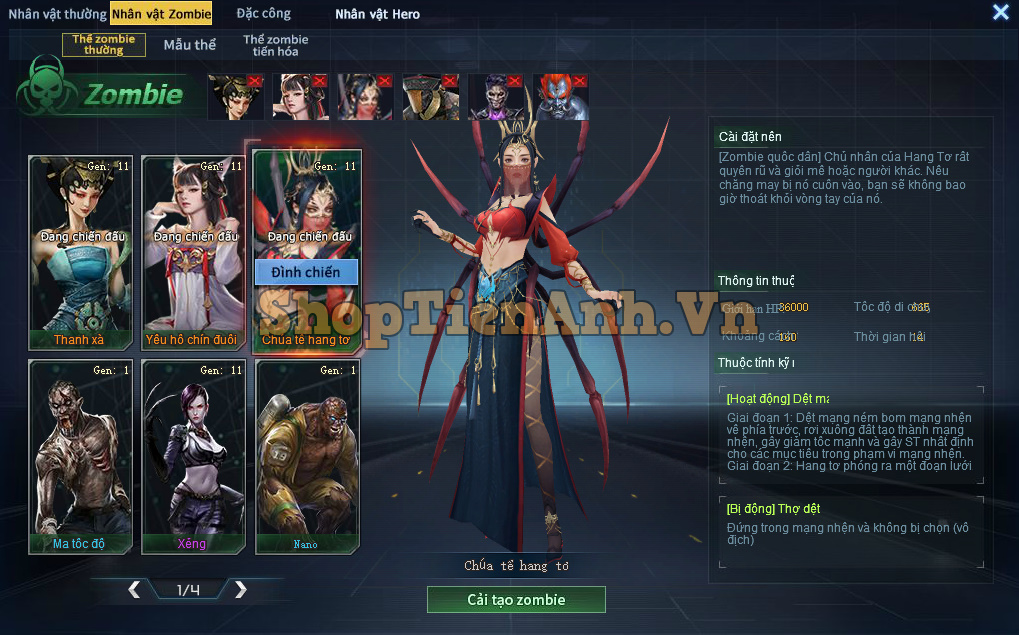Go to the previous zombie page
Screen dimensions: 1019x635
pos(134,590)
